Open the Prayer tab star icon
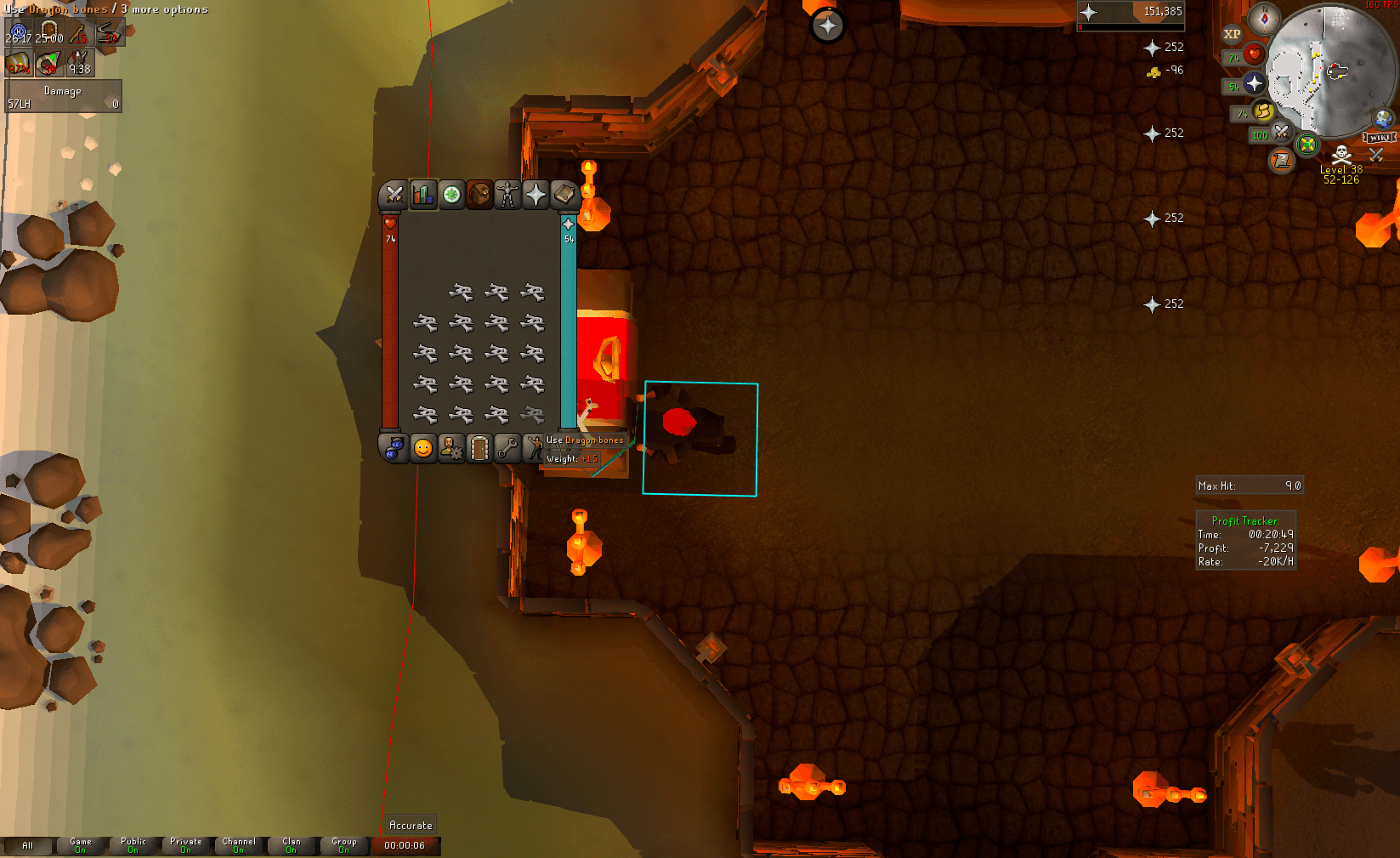Screen dimensions: 1400x858 [x=534, y=194]
